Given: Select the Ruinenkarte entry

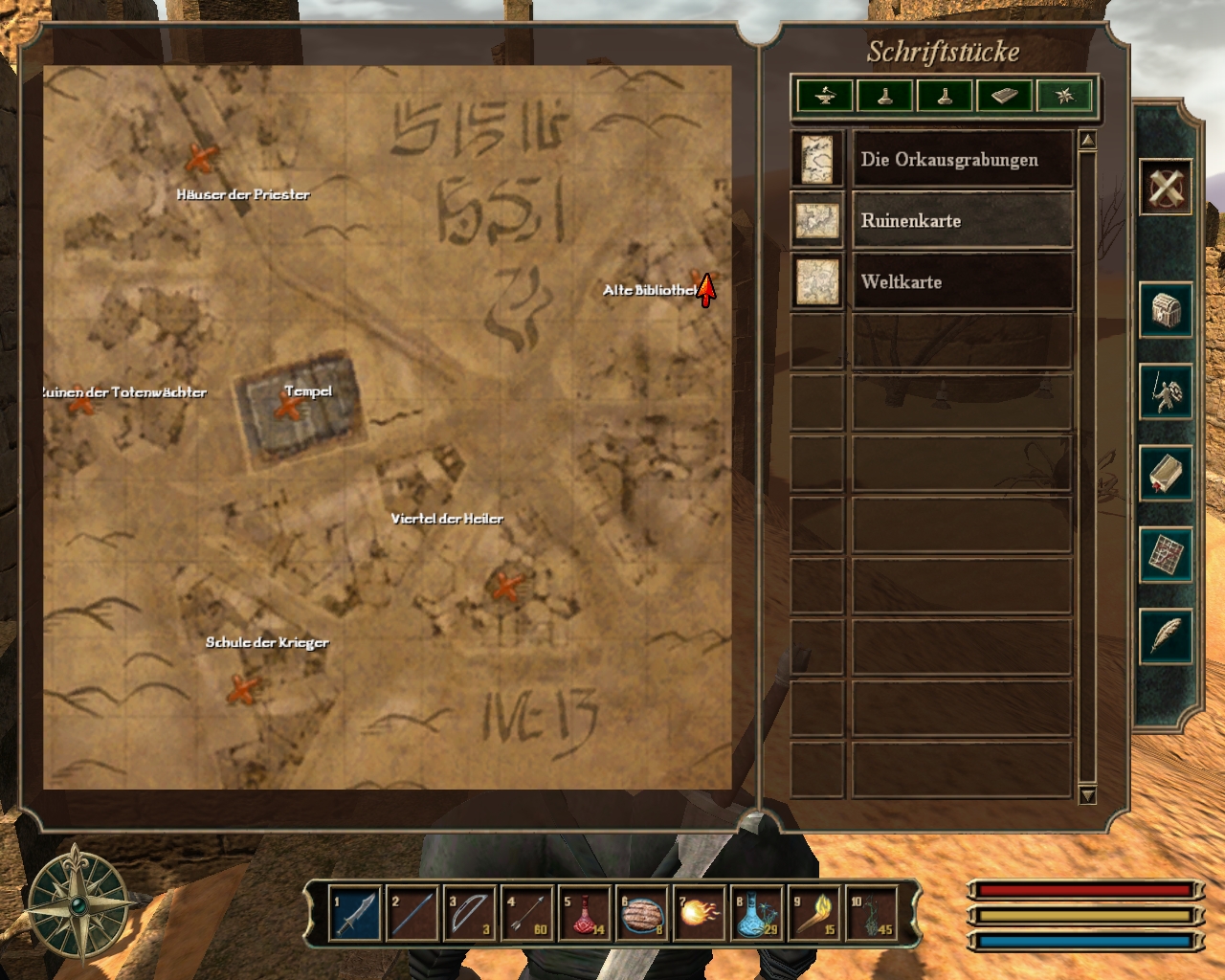Looking at the screenshot, I should coord(961,221).
